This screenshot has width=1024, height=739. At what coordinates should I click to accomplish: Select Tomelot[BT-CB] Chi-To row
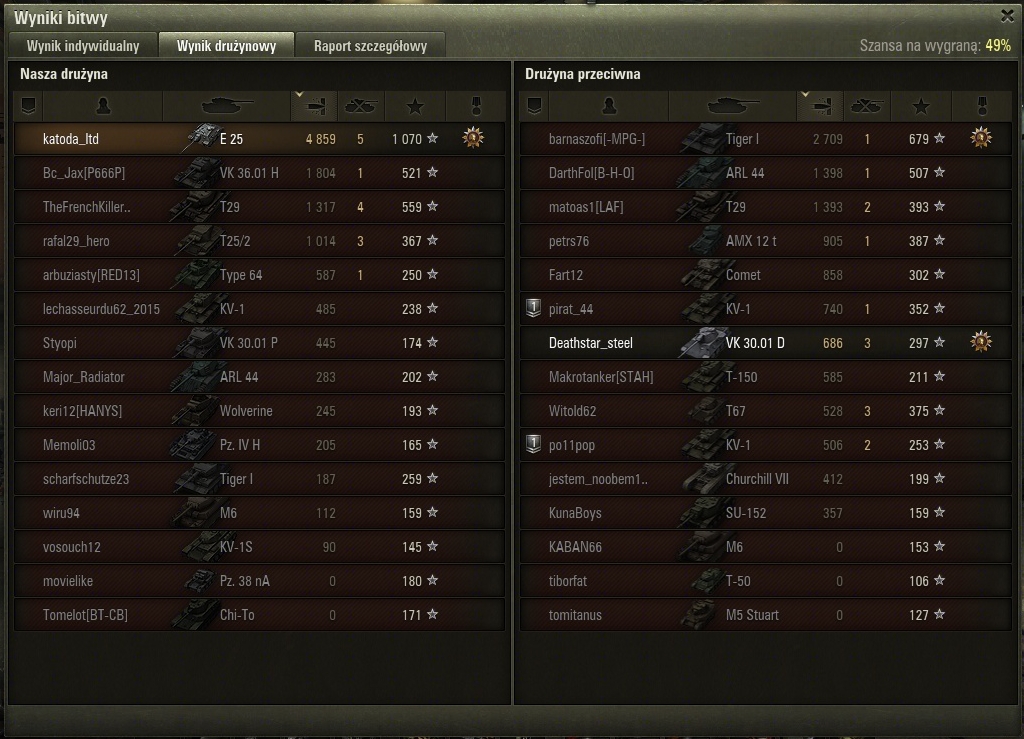tap(259, 615)
